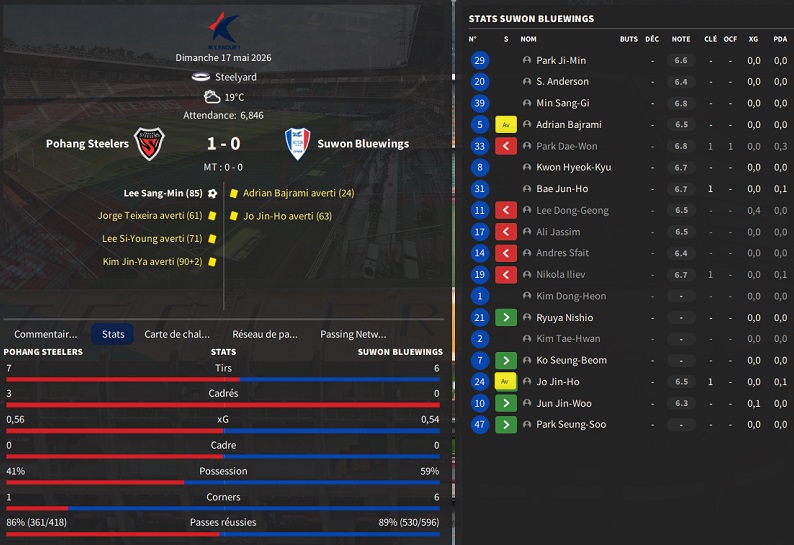The height and width of the screenshot is (545, 794).
Task: Select Bae Jun-Ho in the list
Action: pyautogui.click(x=561, y=189)
